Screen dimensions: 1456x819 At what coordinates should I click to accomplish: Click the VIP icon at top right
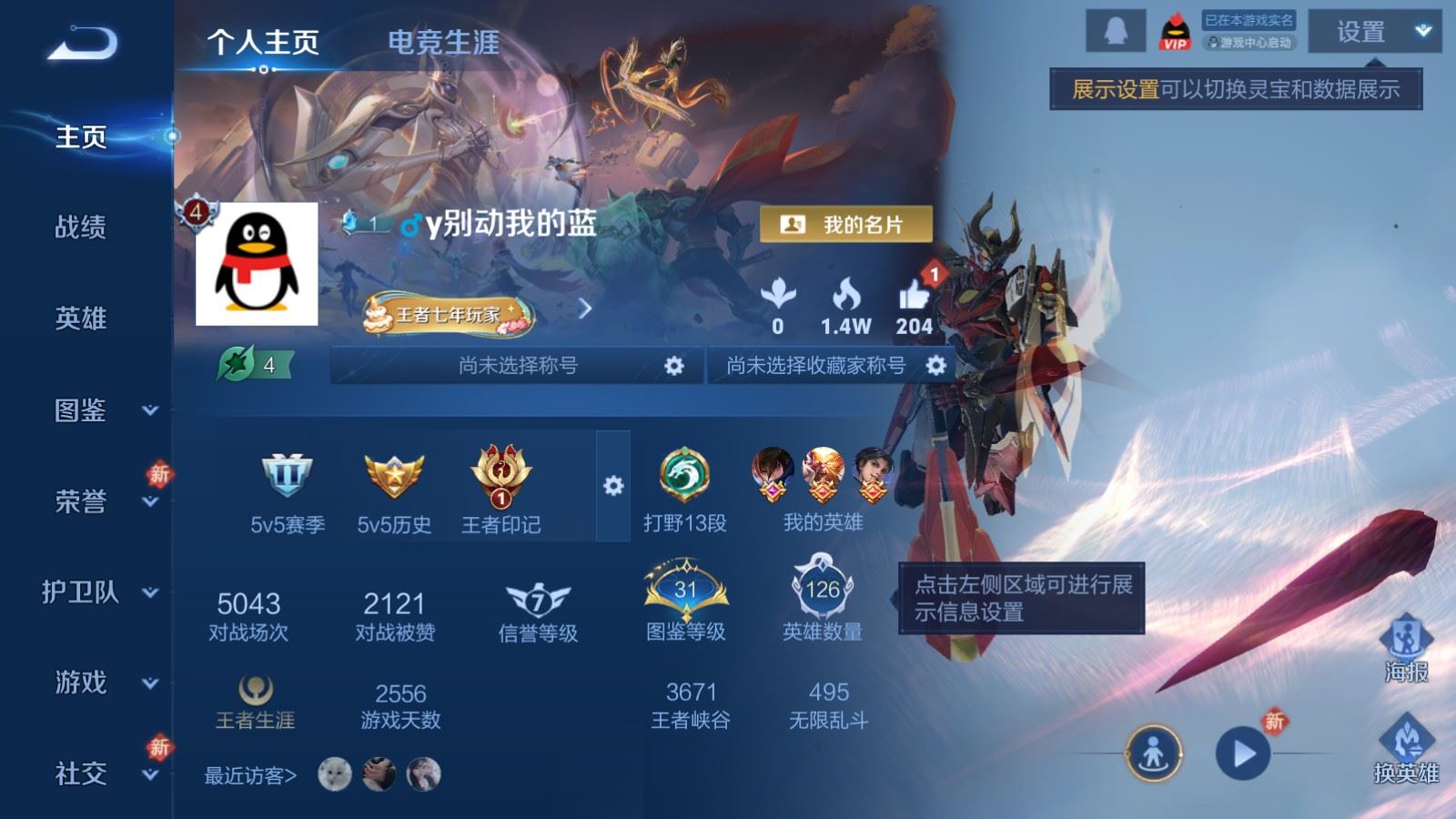click(1174, 30)
